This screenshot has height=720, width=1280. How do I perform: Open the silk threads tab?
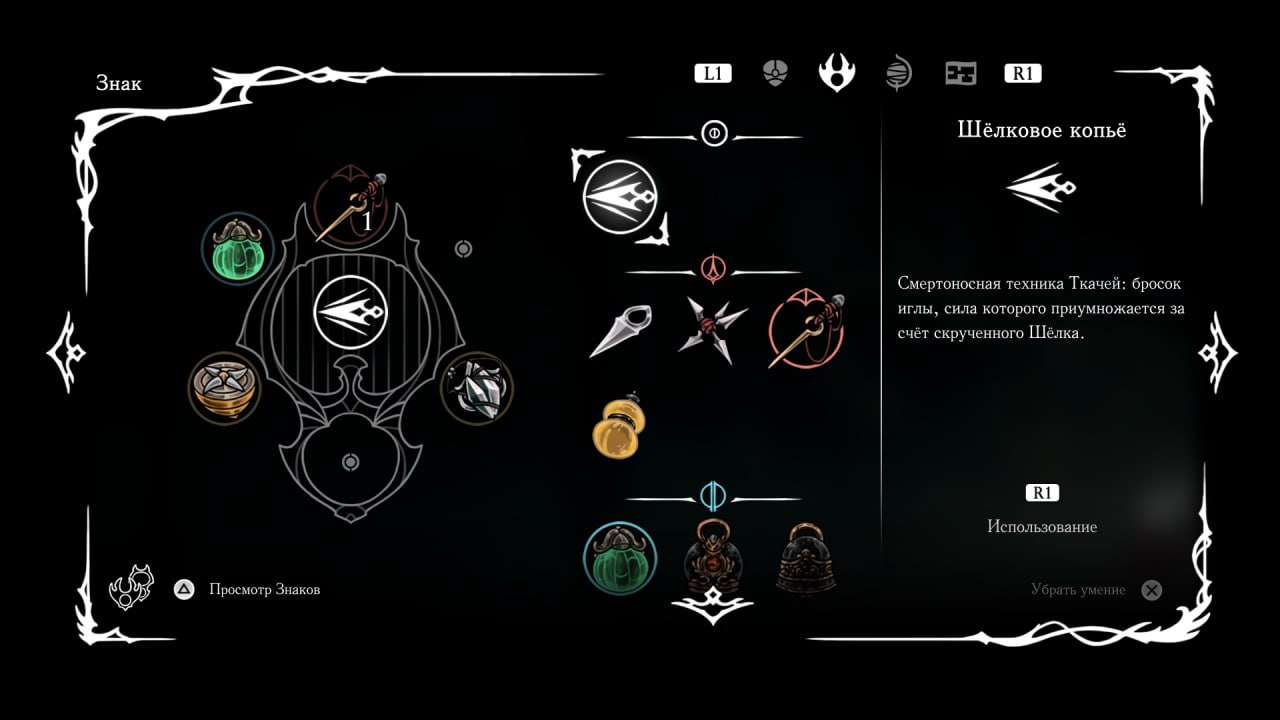pyautogui.click(x=899, y=71)
